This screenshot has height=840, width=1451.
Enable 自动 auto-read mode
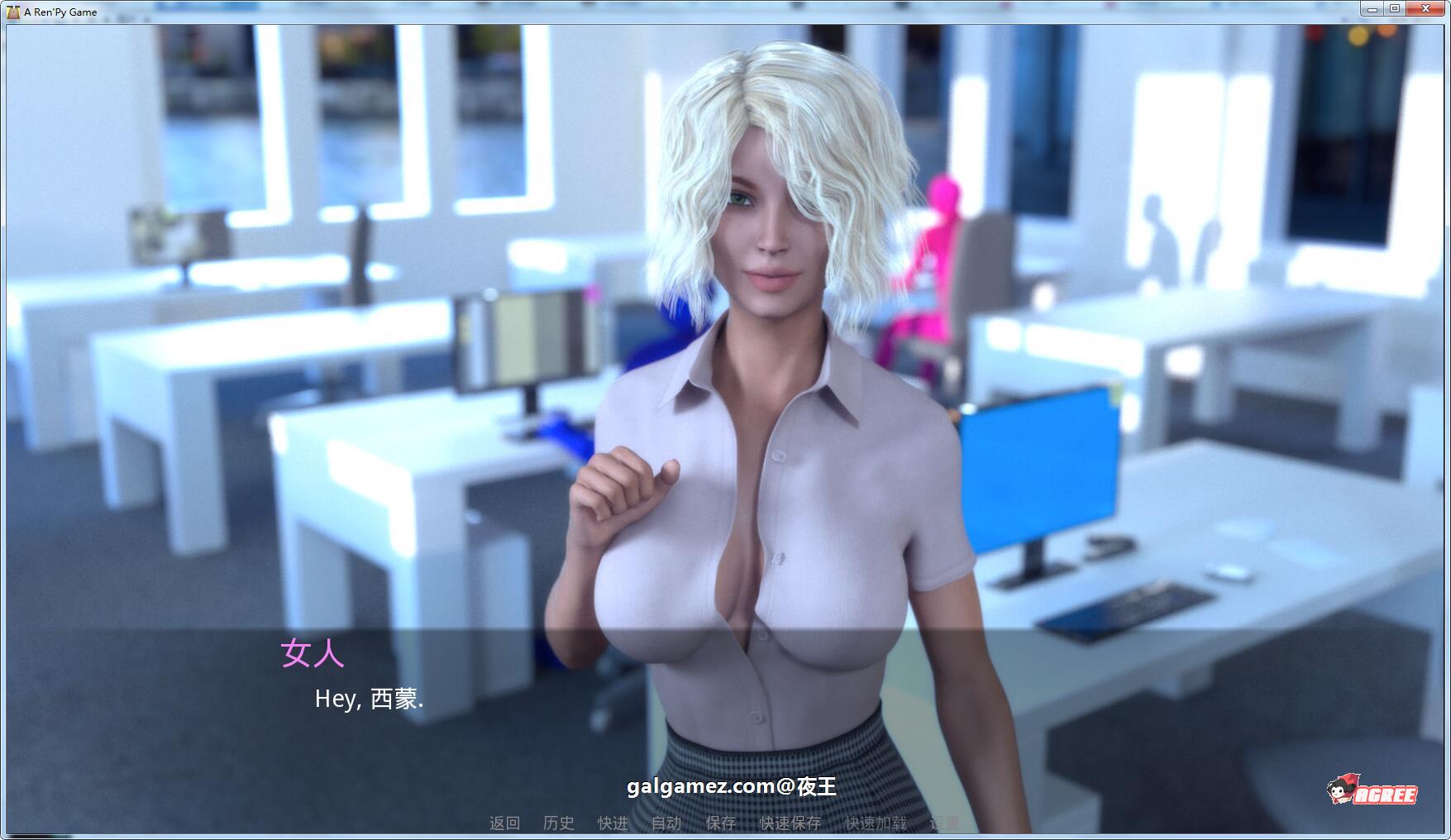(667, 824)
